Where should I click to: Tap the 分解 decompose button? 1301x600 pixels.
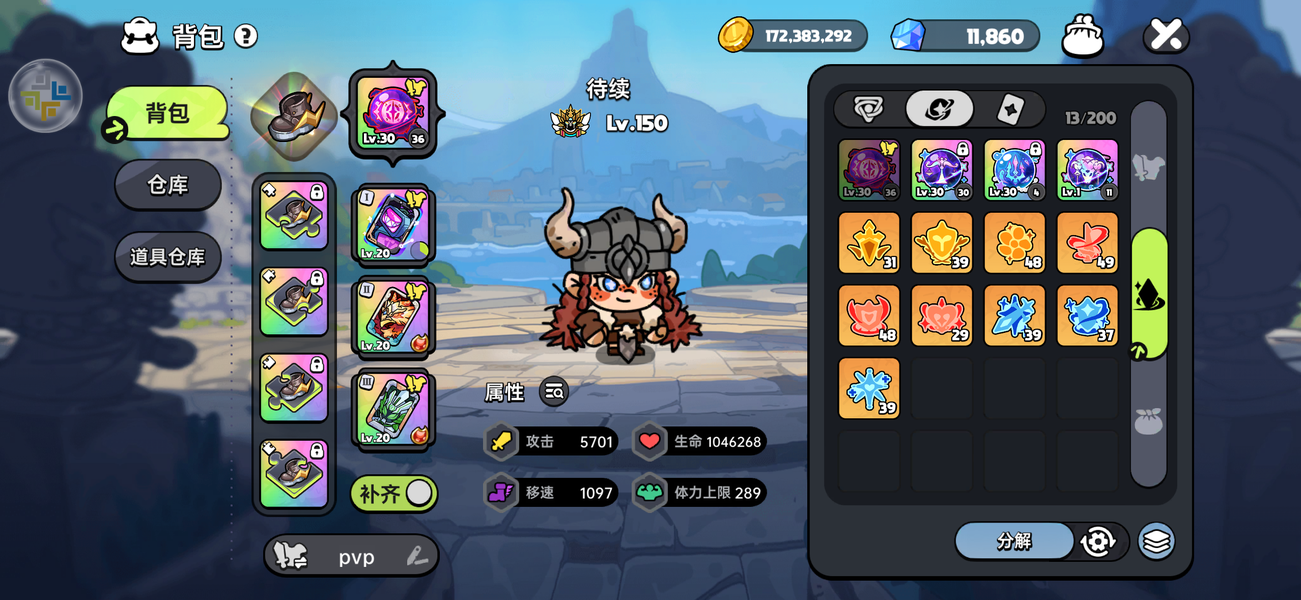pyautogui.click(x=1014, y=541)
